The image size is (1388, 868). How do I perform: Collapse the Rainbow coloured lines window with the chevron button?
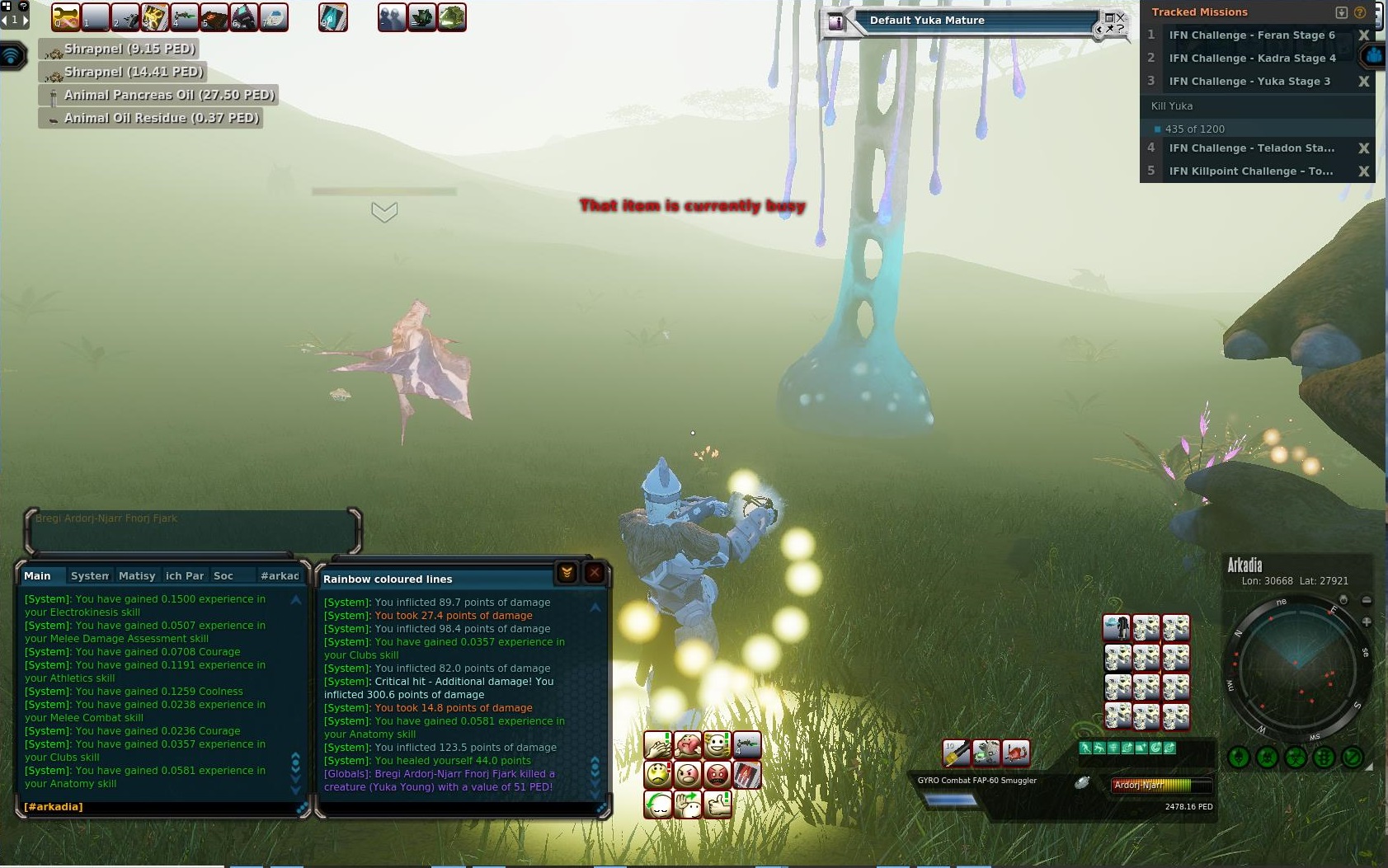567,573
